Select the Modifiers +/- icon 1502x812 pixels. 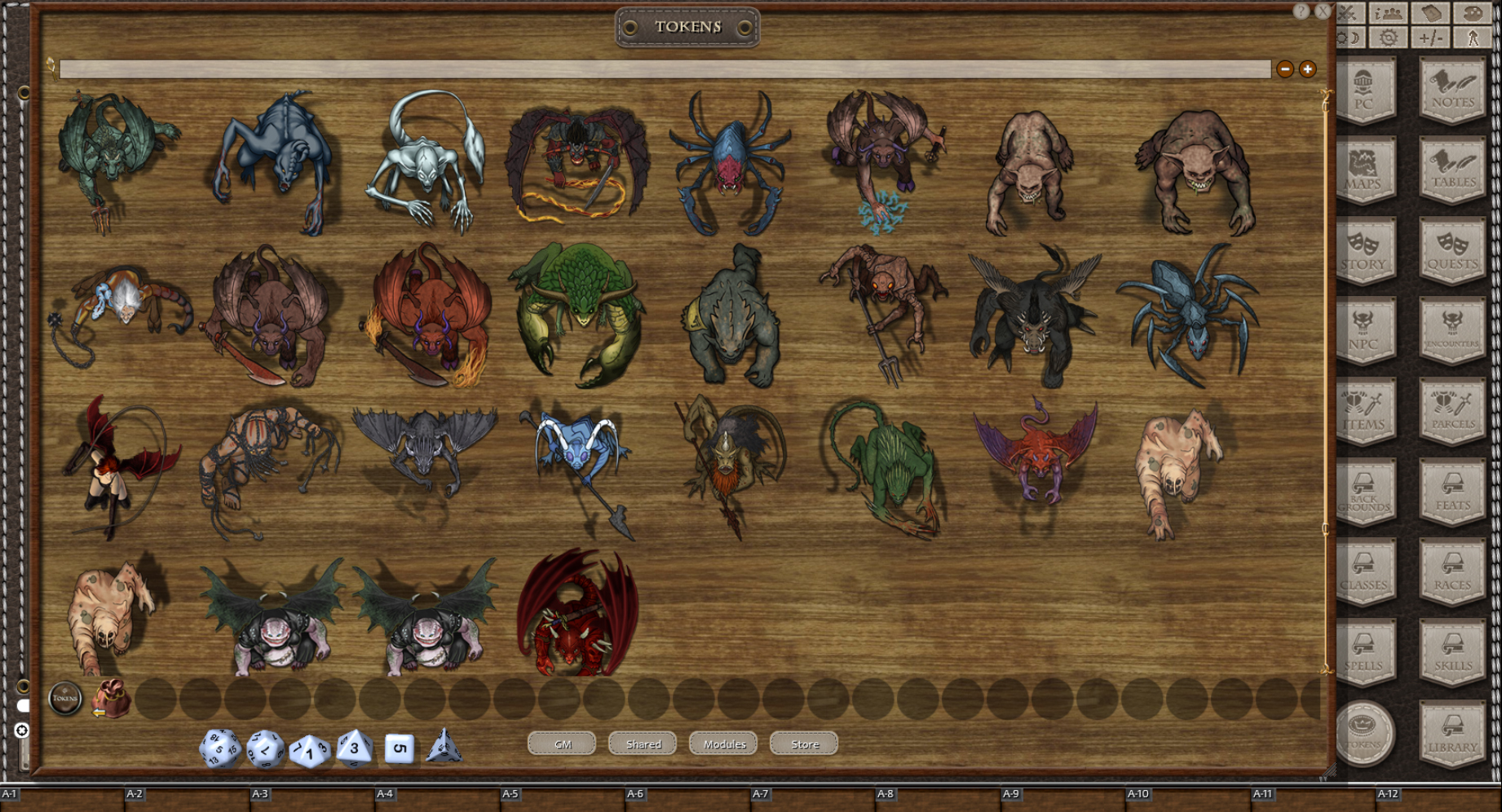click(x=1431, y=37)
